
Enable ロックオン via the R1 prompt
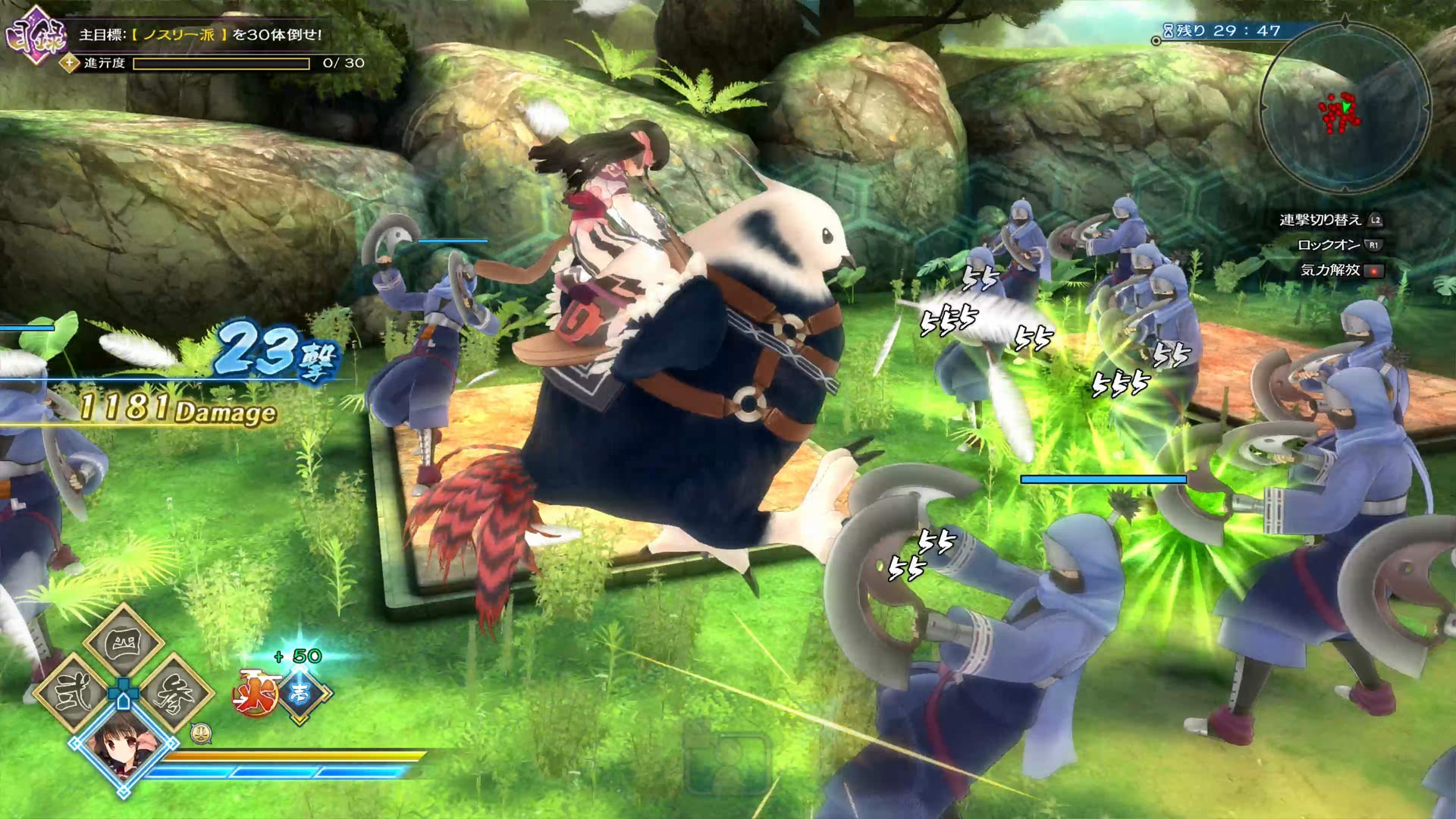point(1373,245)
